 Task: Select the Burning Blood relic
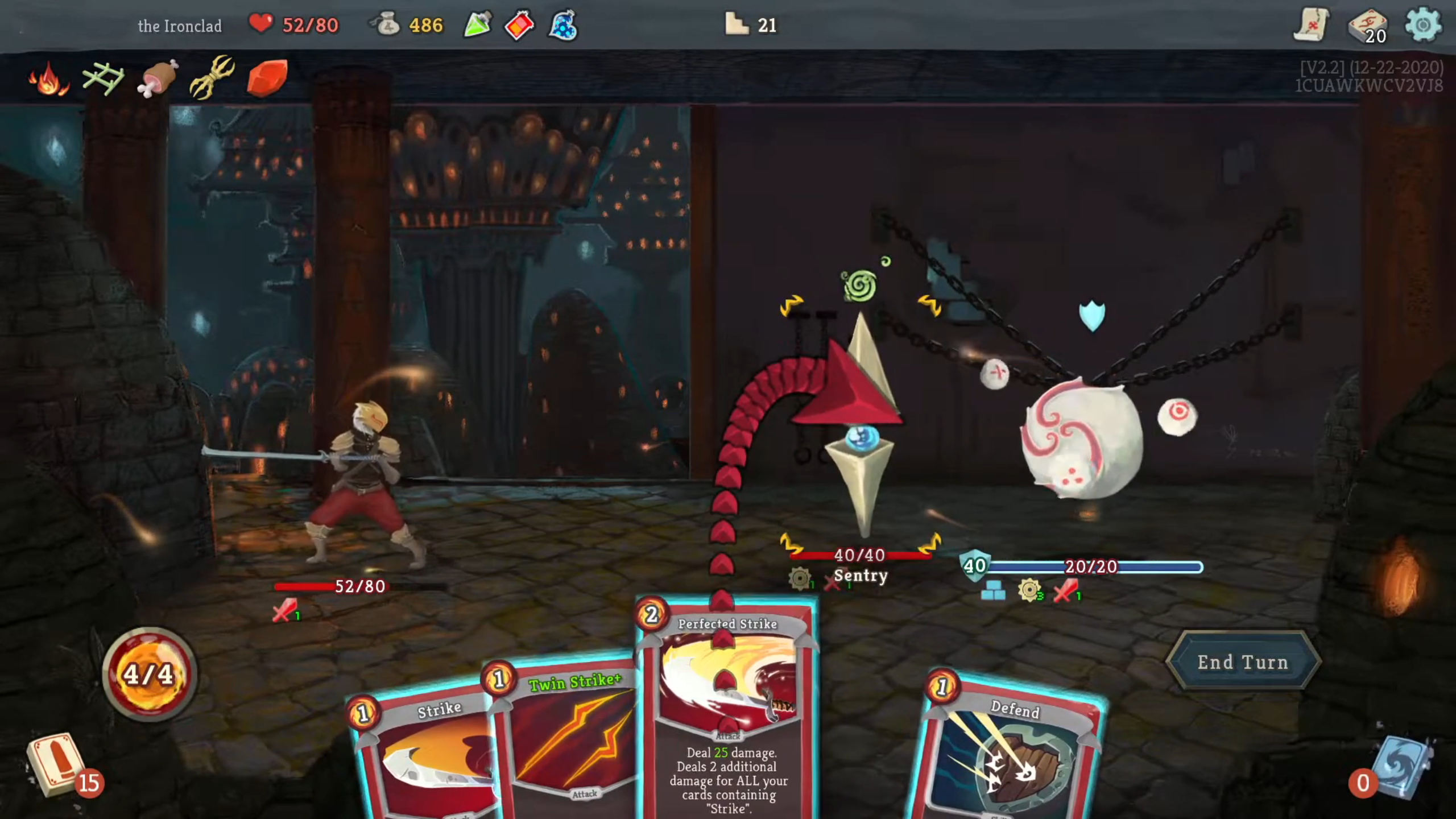click(48, 77)
